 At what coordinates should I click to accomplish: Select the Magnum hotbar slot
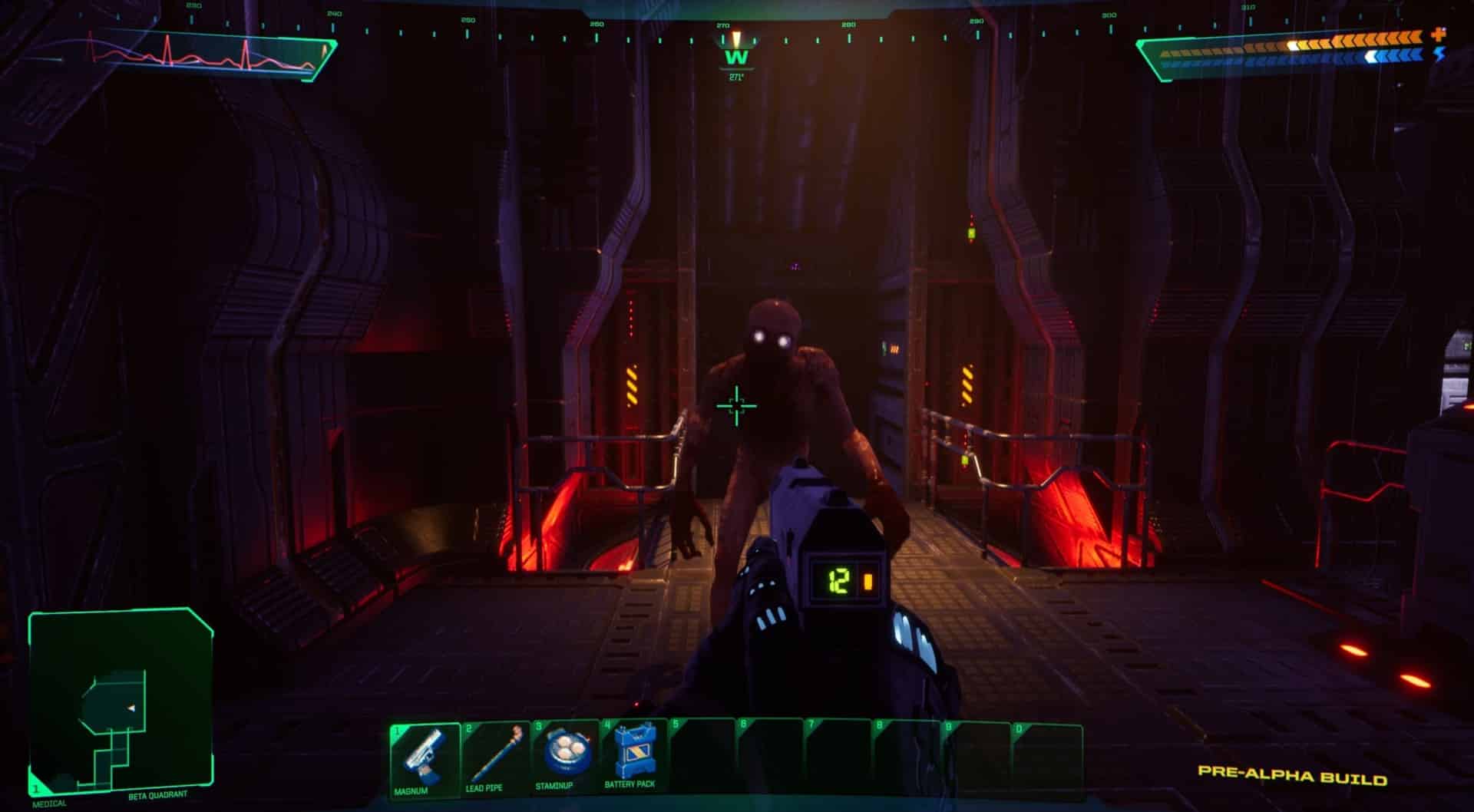424,758
